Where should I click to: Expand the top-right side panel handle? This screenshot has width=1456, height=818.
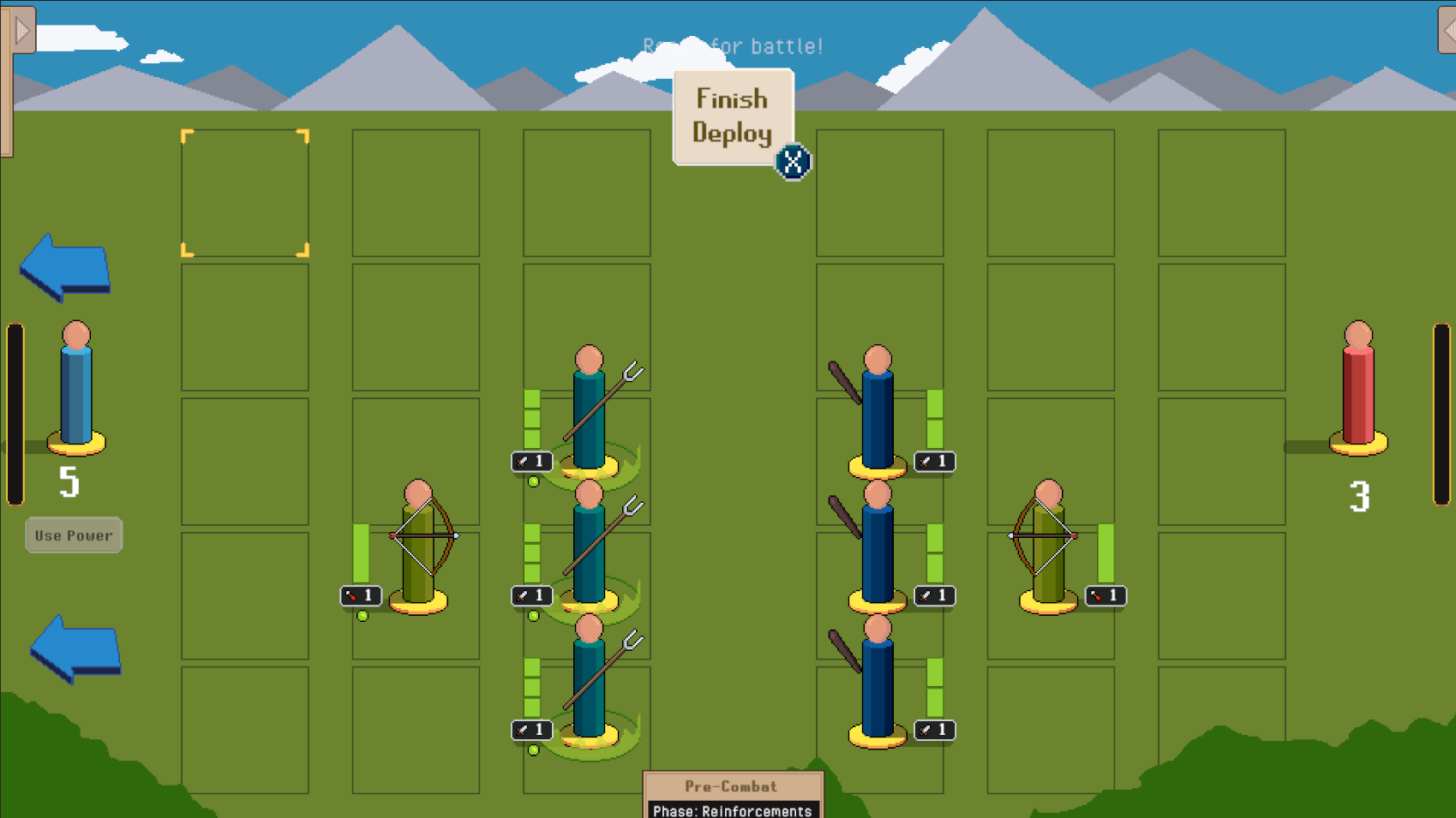[1447, 30]
